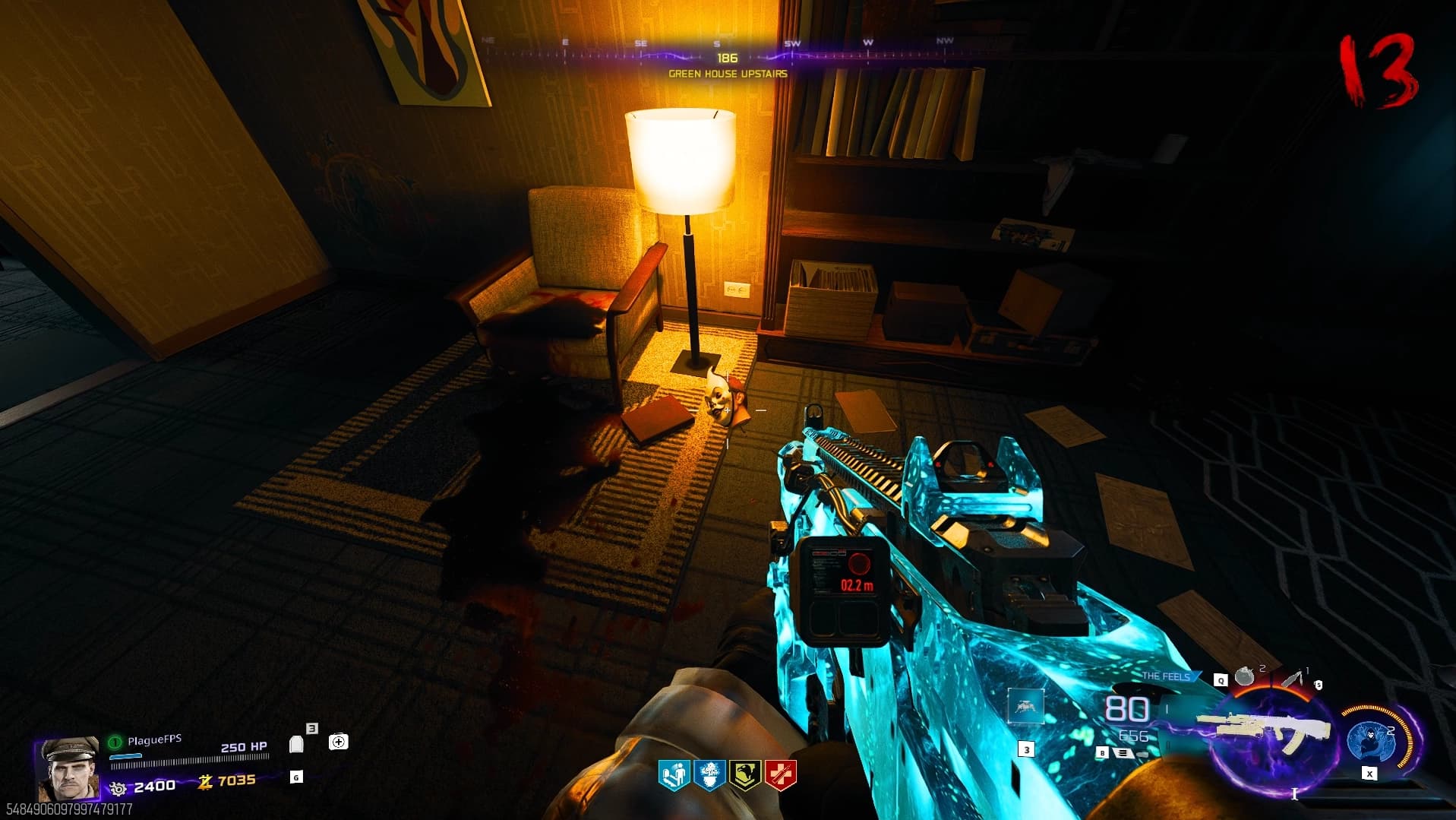The image size is (1456, 820).
Task: Select the first blue perk icon
Action: click(x=673, y=775)
